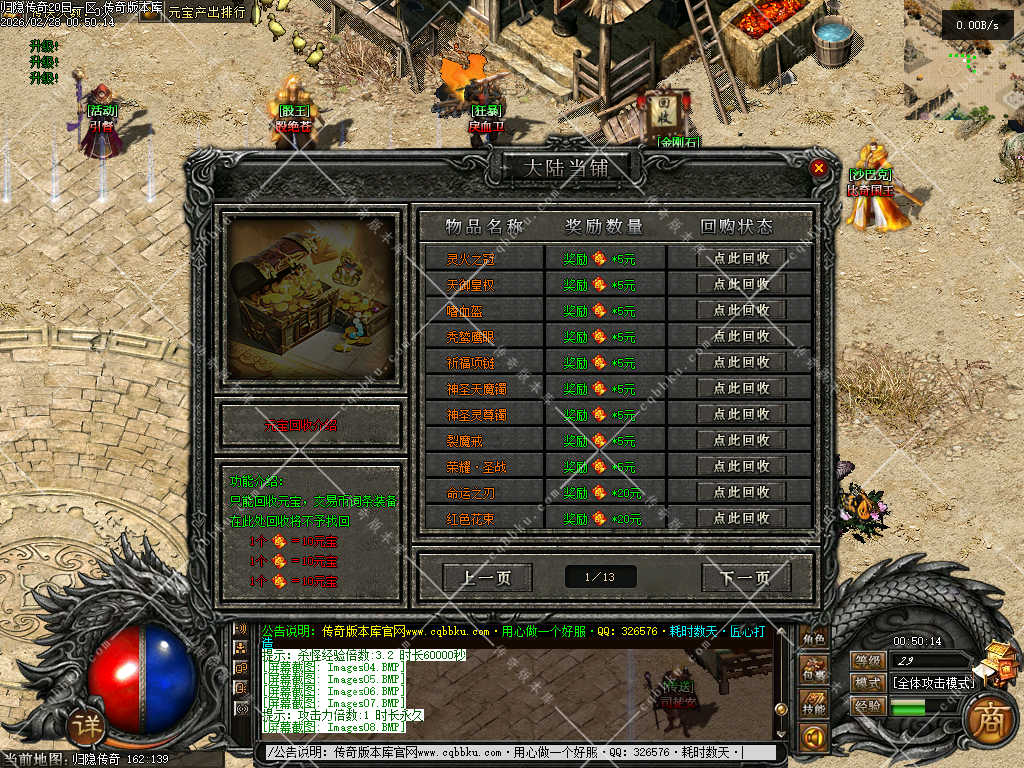1024x768 pixels.
Task: Recycle the 祈福项链 necklace
Action: [741, 362]
